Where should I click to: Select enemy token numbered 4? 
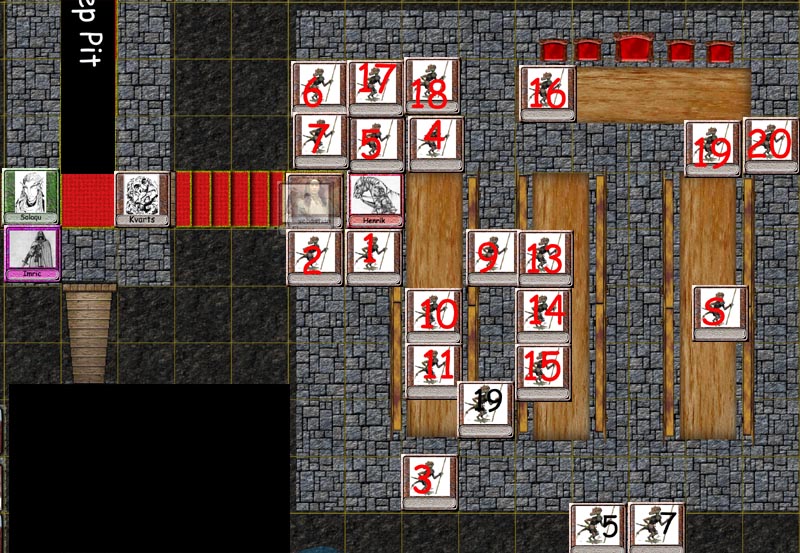[435, 143]
